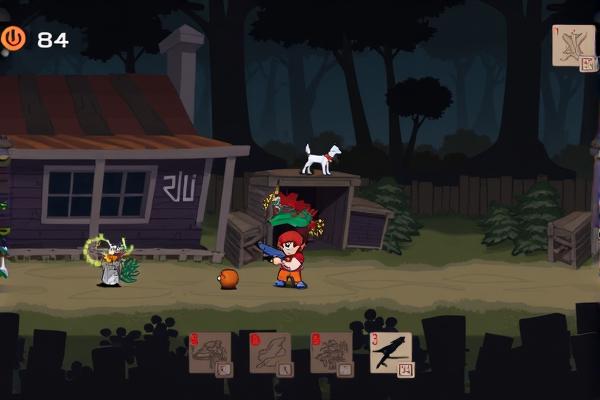The height and width of the screenshot is (400, 600).
Task: Choose the crossed swords card
Action: pyautogui.click(x=573, y=46)
